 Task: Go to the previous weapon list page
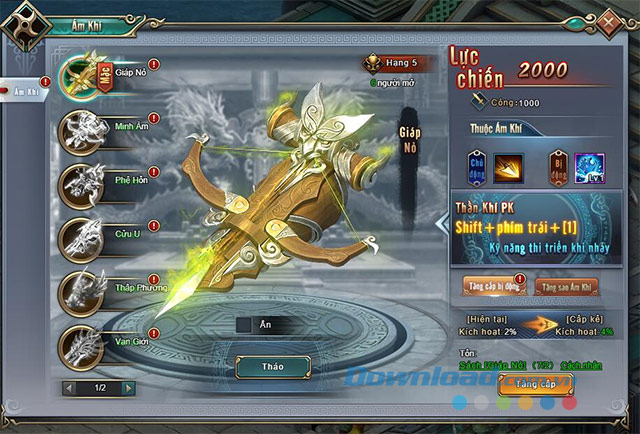click(68, 387)
